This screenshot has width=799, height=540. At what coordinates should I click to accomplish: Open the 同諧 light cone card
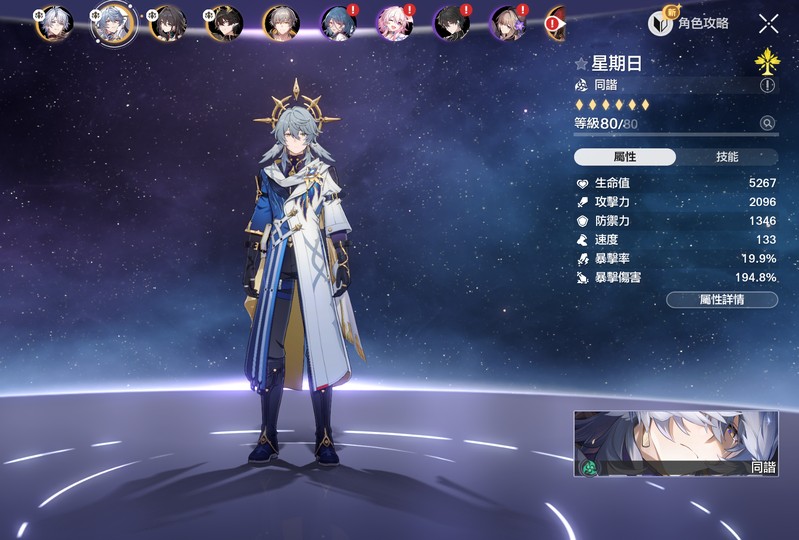676,443
